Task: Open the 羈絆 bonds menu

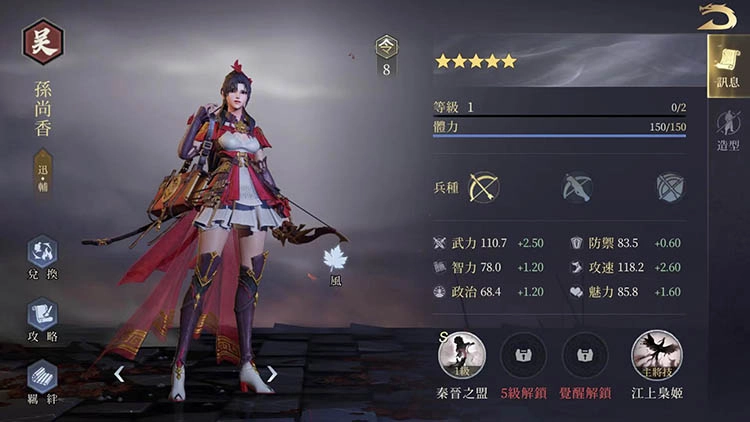Action: (x=42, y=380)
